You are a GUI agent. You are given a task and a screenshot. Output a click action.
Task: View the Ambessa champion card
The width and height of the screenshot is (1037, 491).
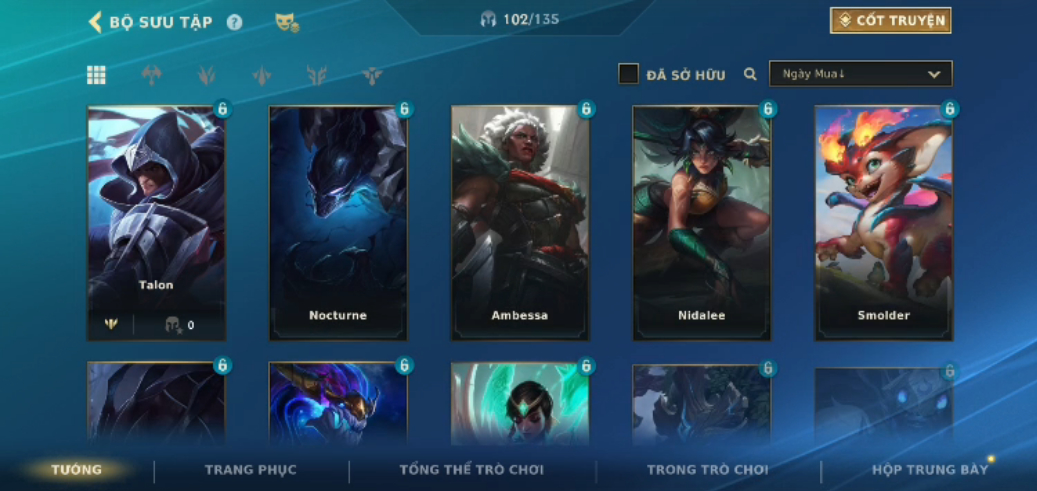pyautogui.click(x=520, y=222)
